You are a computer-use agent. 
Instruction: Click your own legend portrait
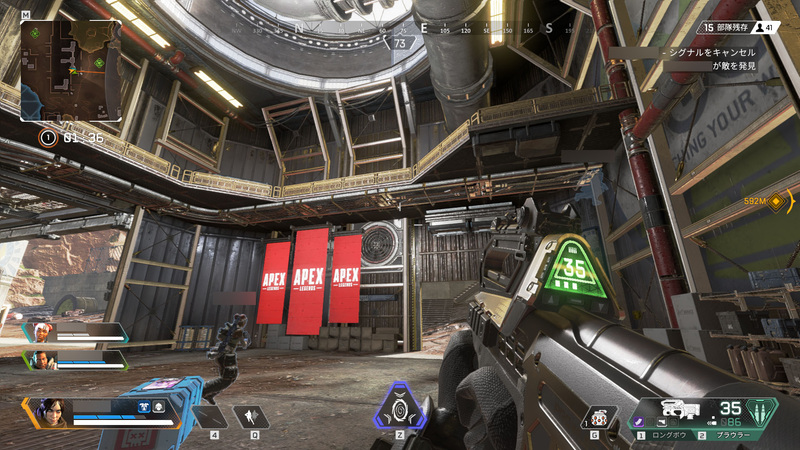pos(52,411)
